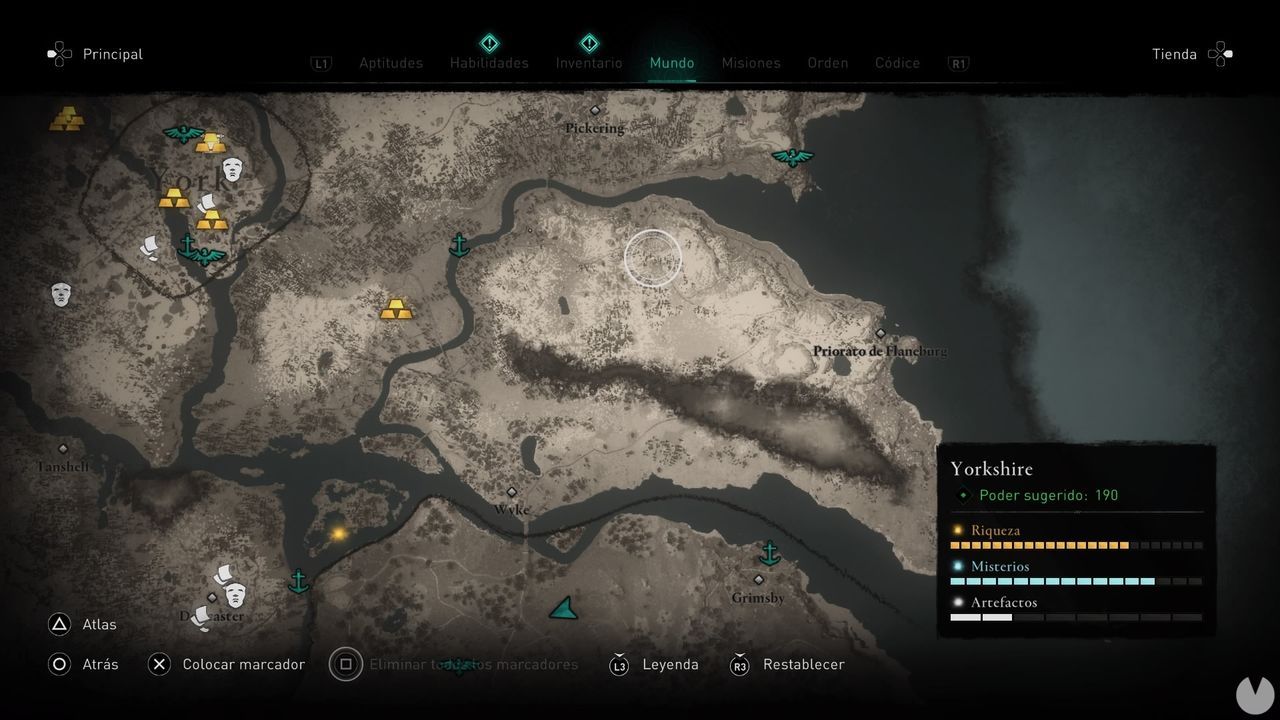Click Atlas to view the world atlas

pos(98,623)
